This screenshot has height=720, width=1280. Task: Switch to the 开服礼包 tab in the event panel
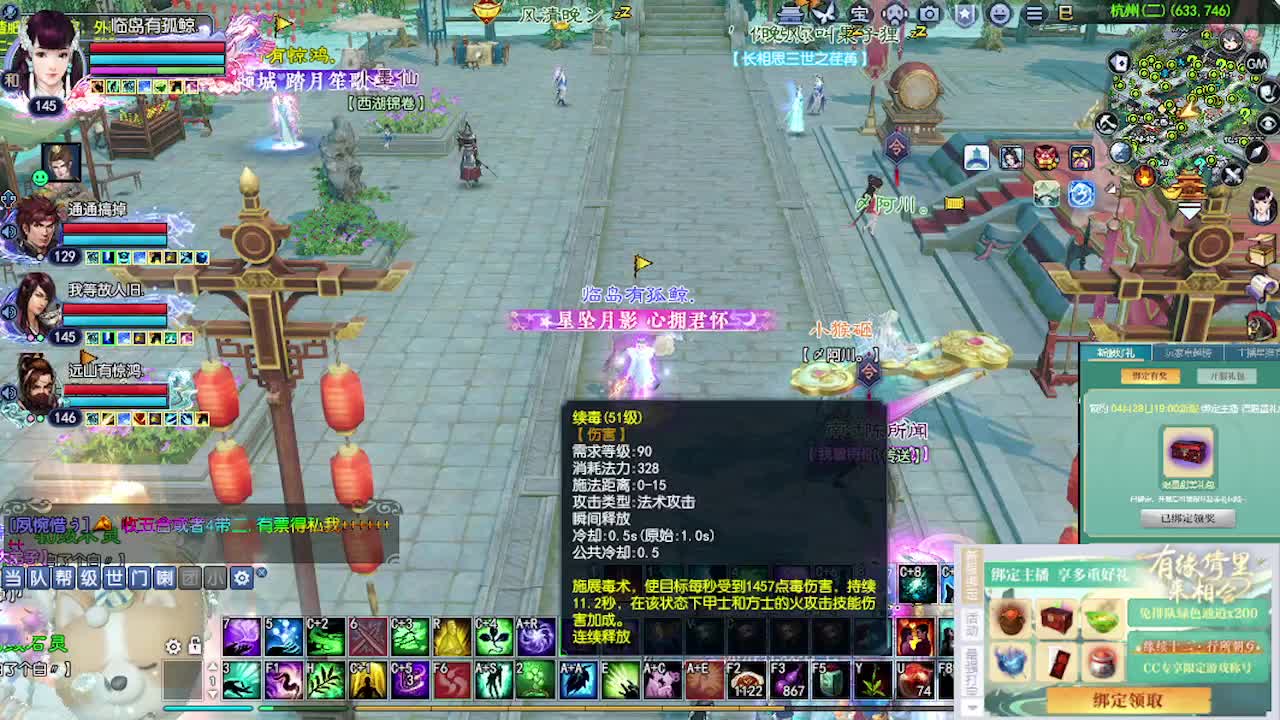tap(1227, 377)
